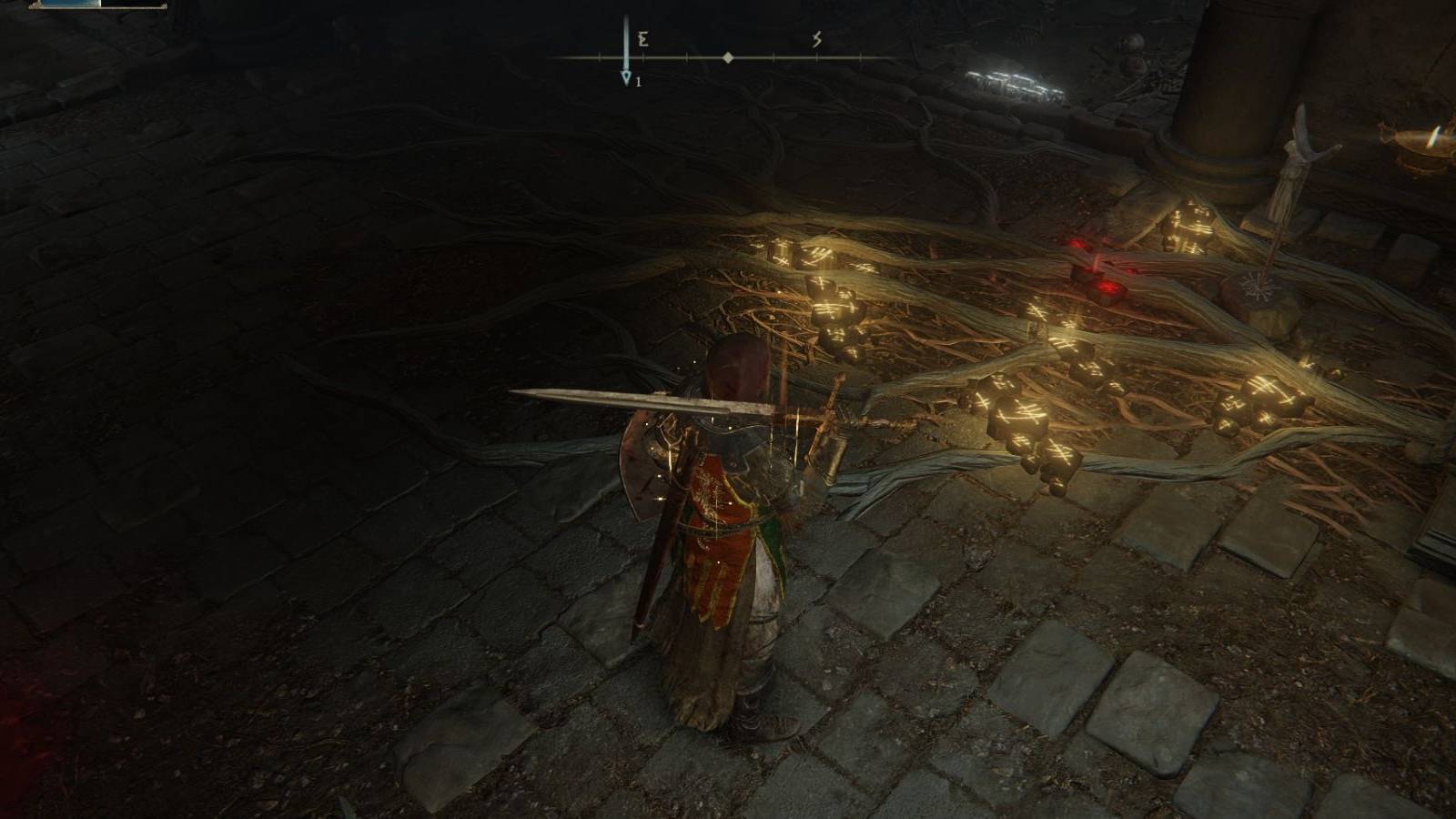
Task: Click the objective number 1 label
Action: click(x=640, y=82)
